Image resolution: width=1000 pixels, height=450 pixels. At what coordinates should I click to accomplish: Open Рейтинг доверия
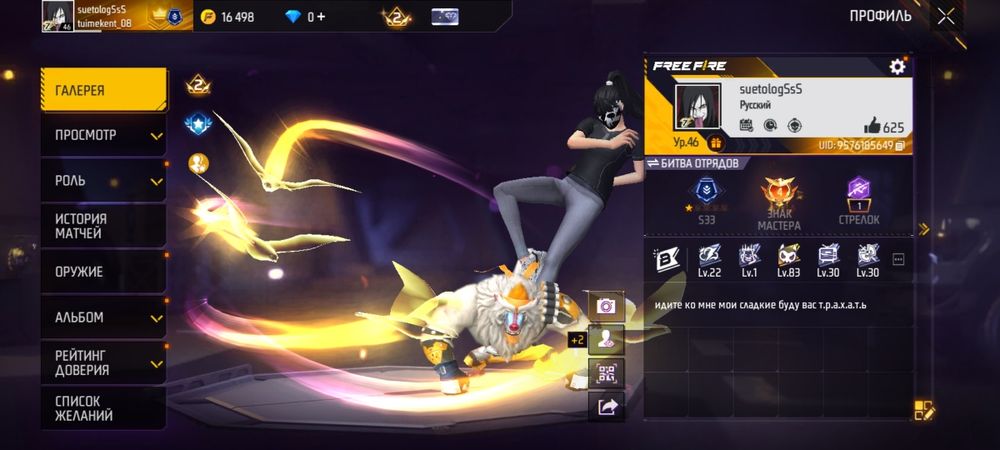click(103, 362)
